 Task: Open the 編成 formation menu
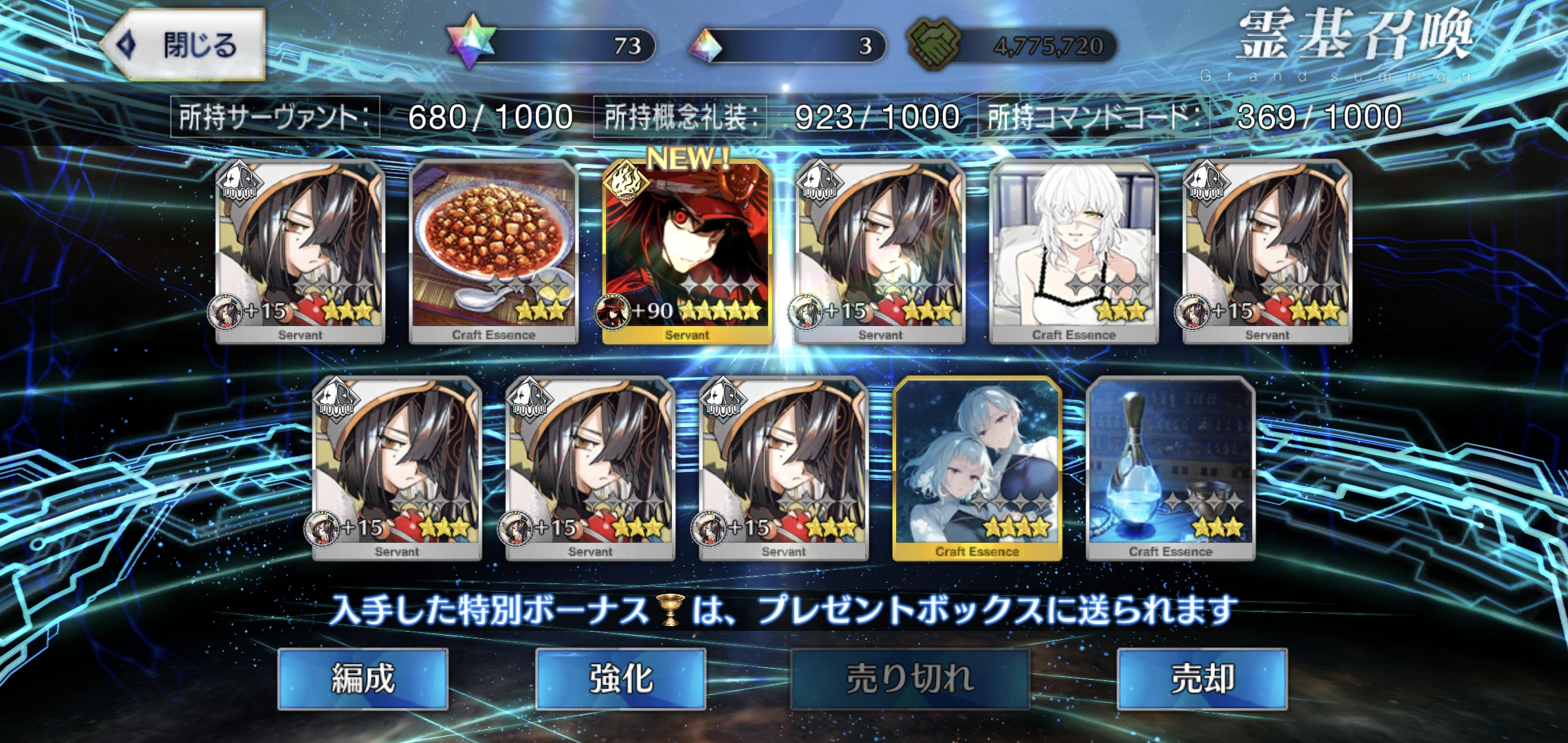pos(362,678)
